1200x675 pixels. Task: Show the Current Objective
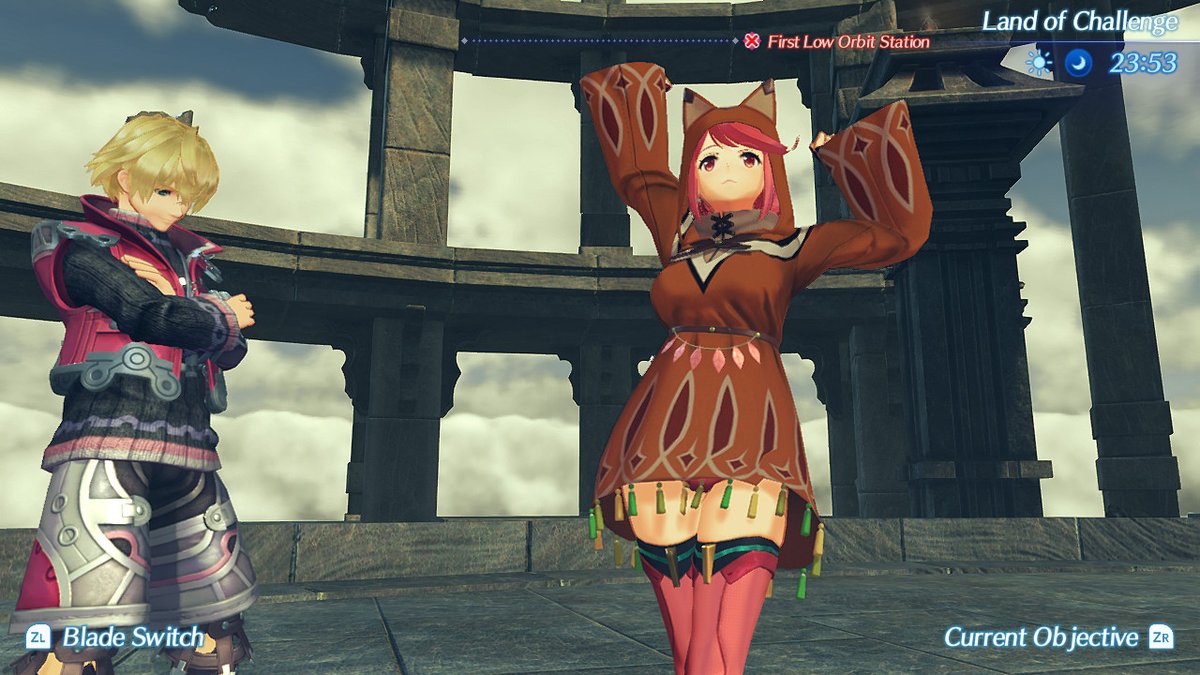coord(1057,637)
